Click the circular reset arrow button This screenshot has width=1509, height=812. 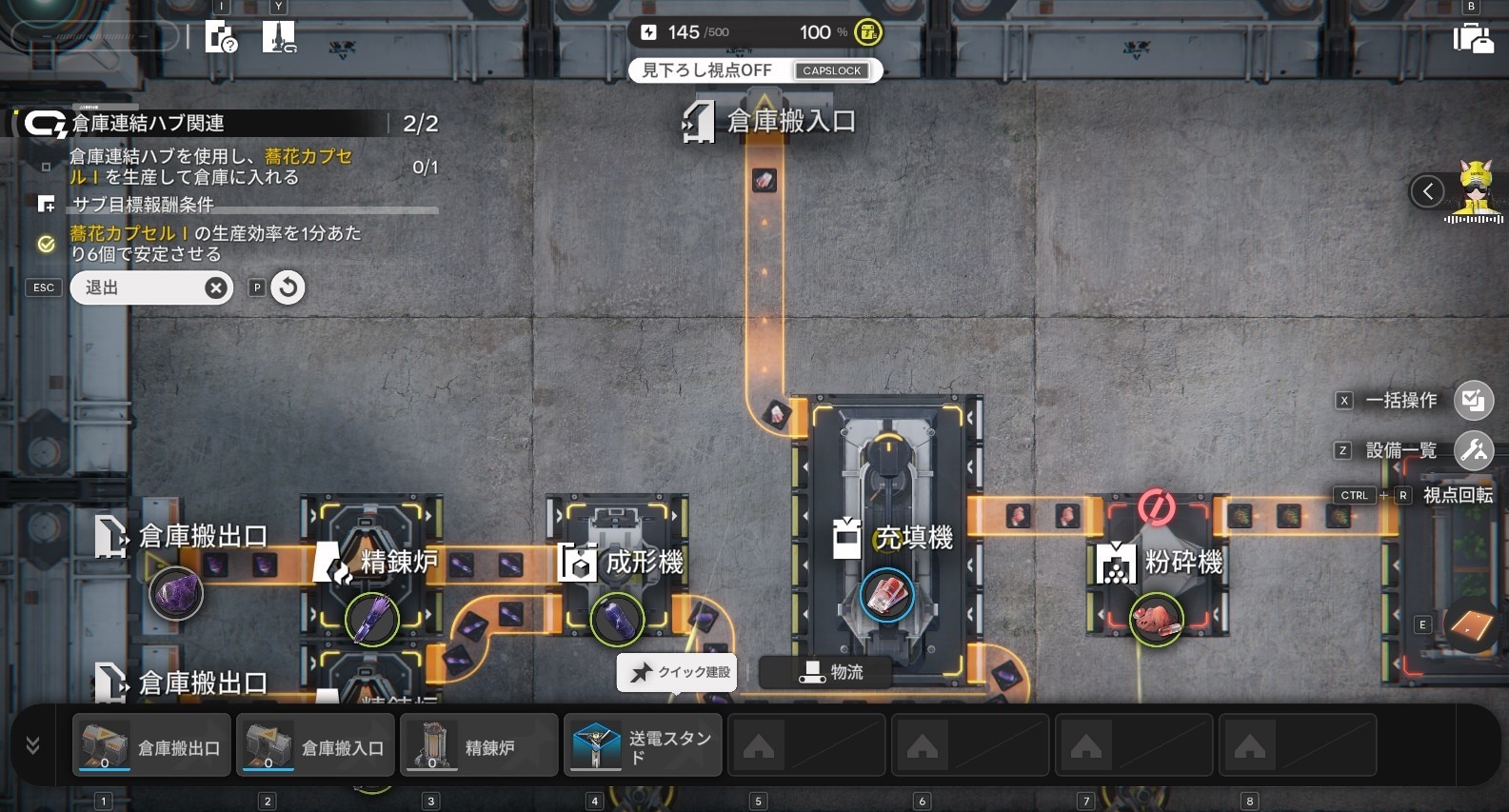288,287
